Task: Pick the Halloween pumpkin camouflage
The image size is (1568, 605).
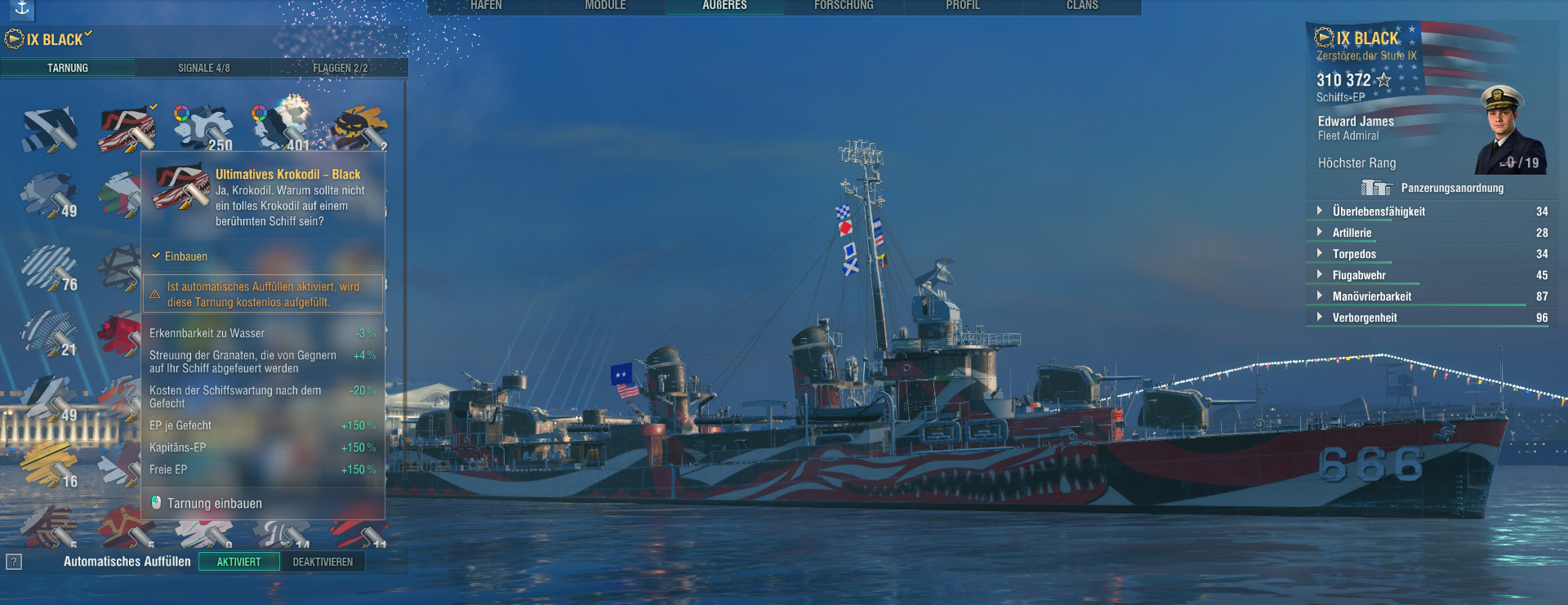Action: 362,127
